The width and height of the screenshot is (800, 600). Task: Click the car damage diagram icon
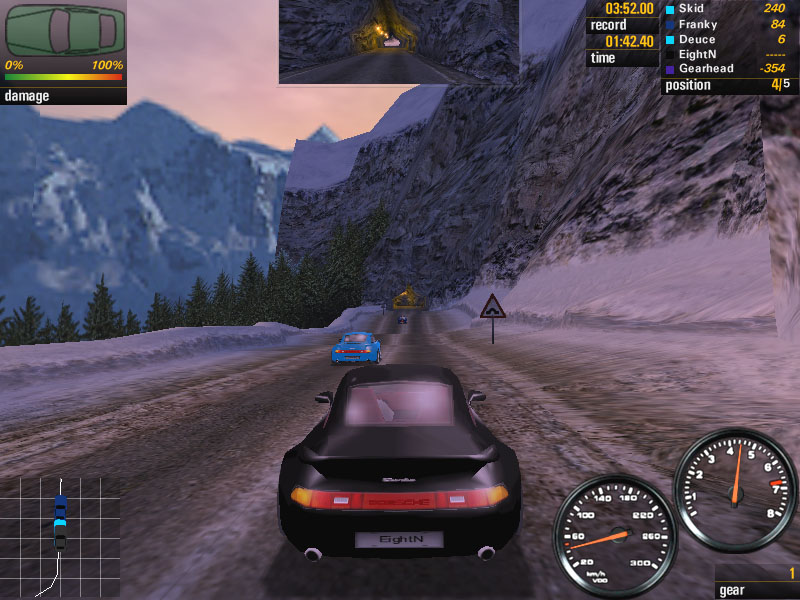coord(64,31)
